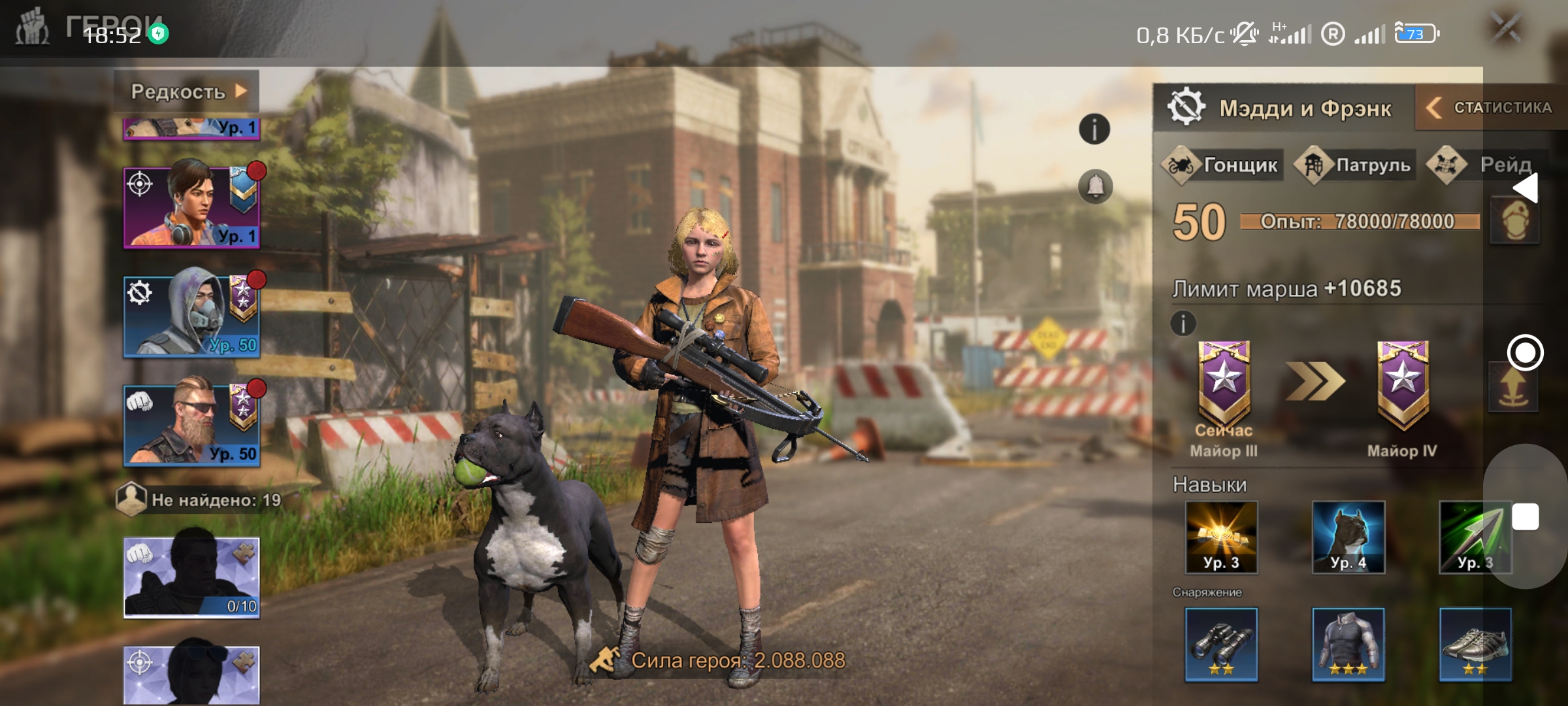The width and height of the screenshot is (1568, 706).
Task: Open the СТАТИСТИКА panel
Action: pyautogui.click(x=1493, y=108)
